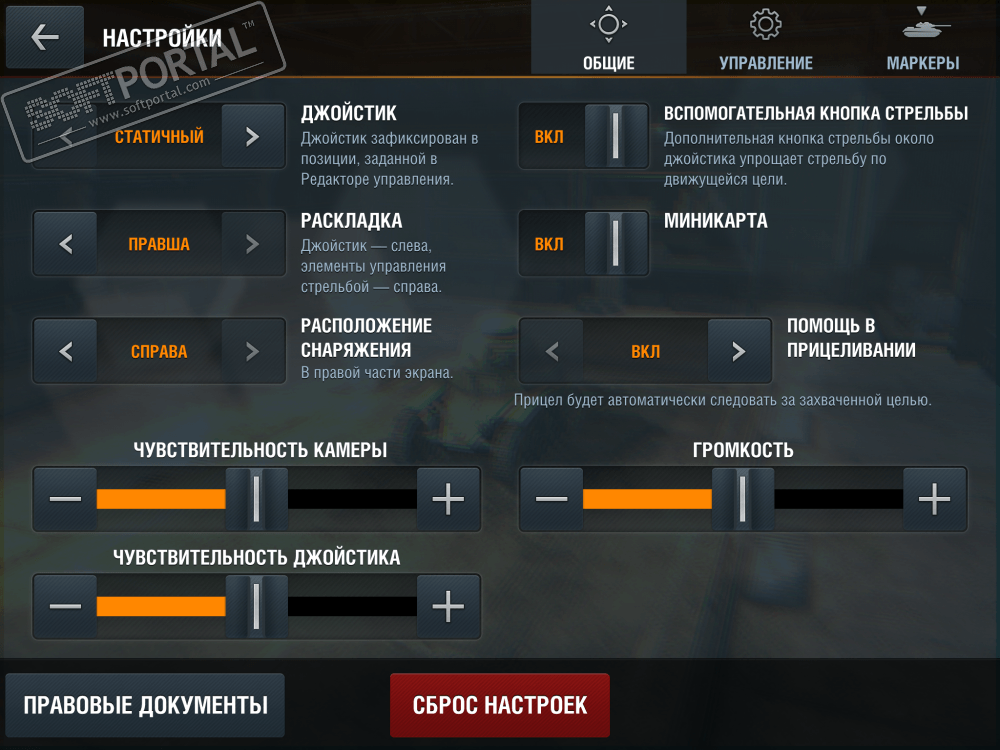Click left arrow of Расположение снаряжения selector

66,351
